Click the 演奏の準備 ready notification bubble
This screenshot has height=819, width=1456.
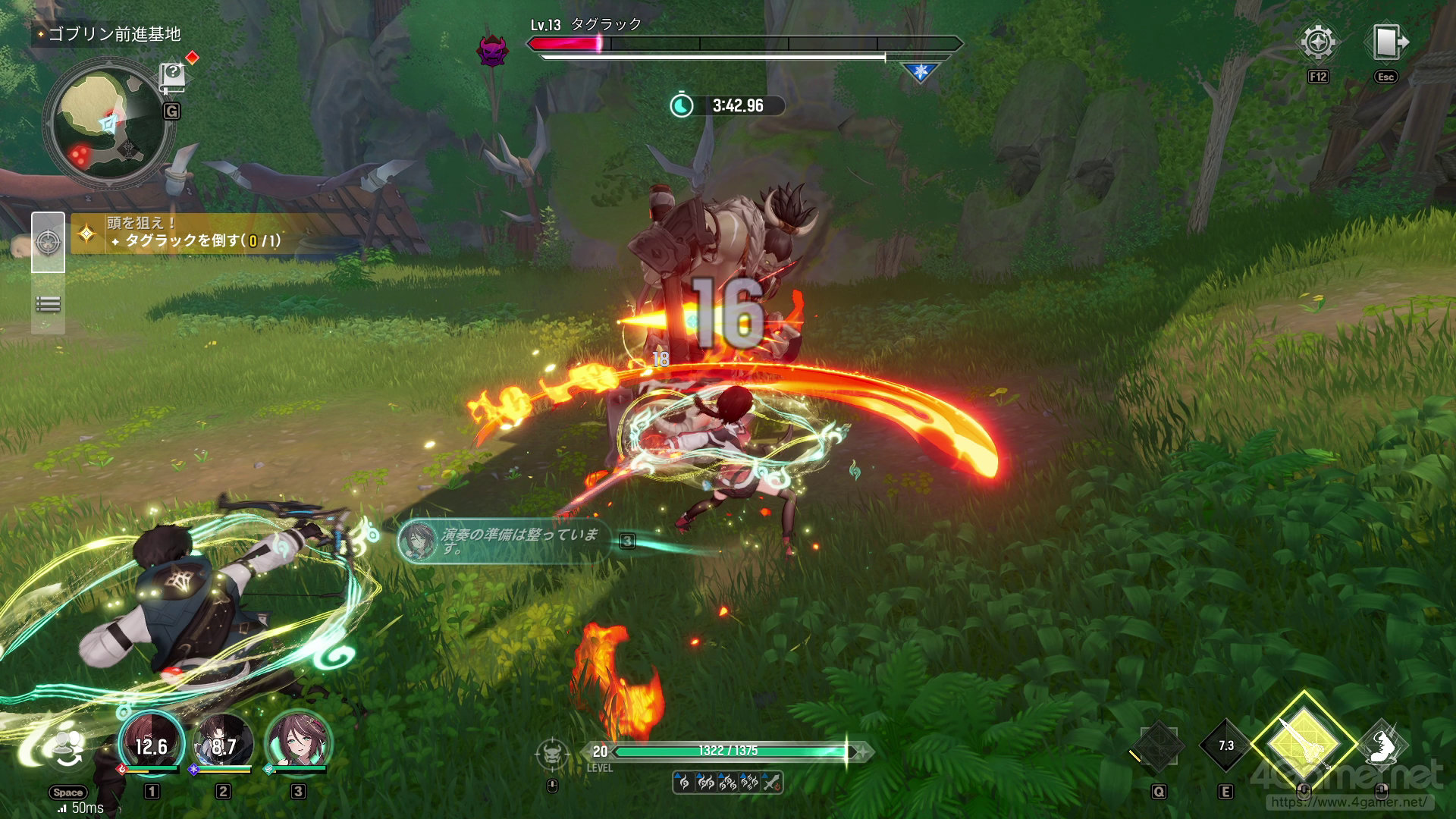click(x=504, y=541)
